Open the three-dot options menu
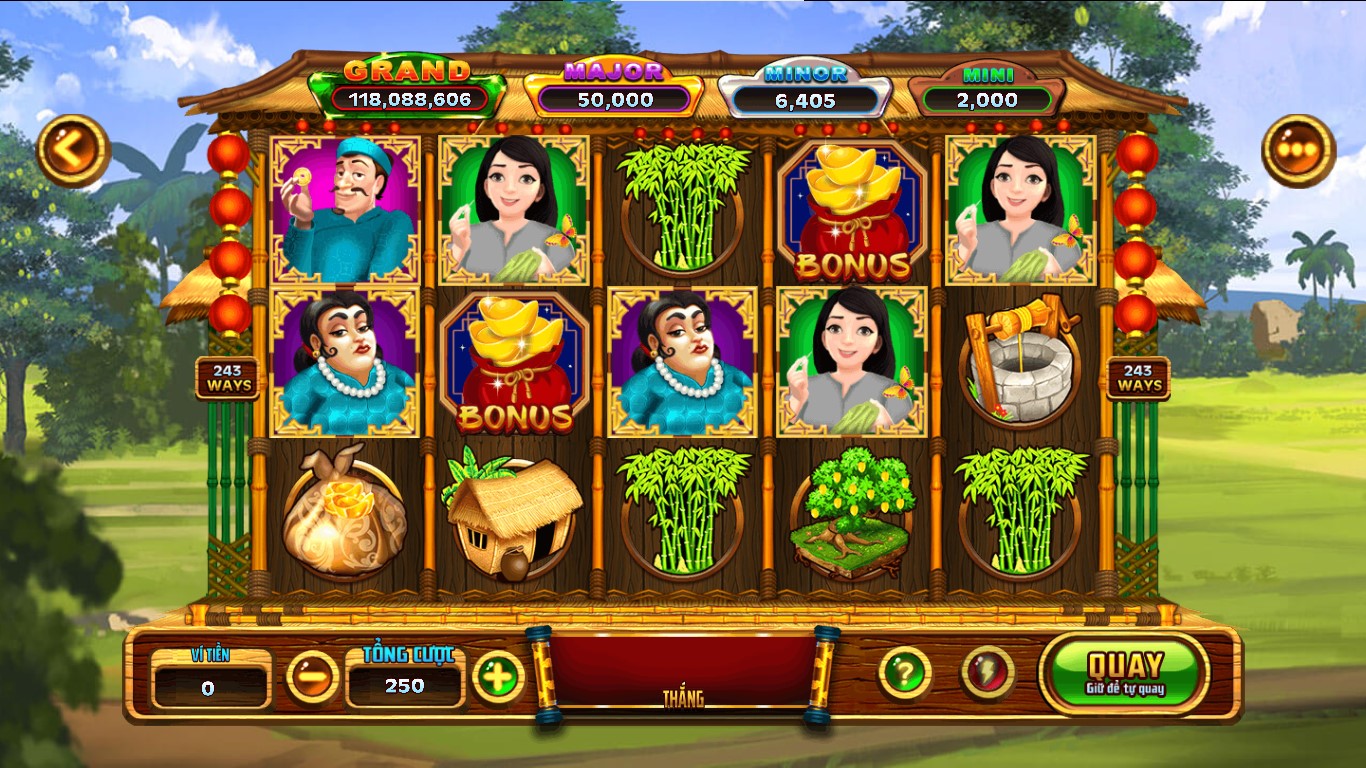The image size is (1366, 768). pos(1298,151)
